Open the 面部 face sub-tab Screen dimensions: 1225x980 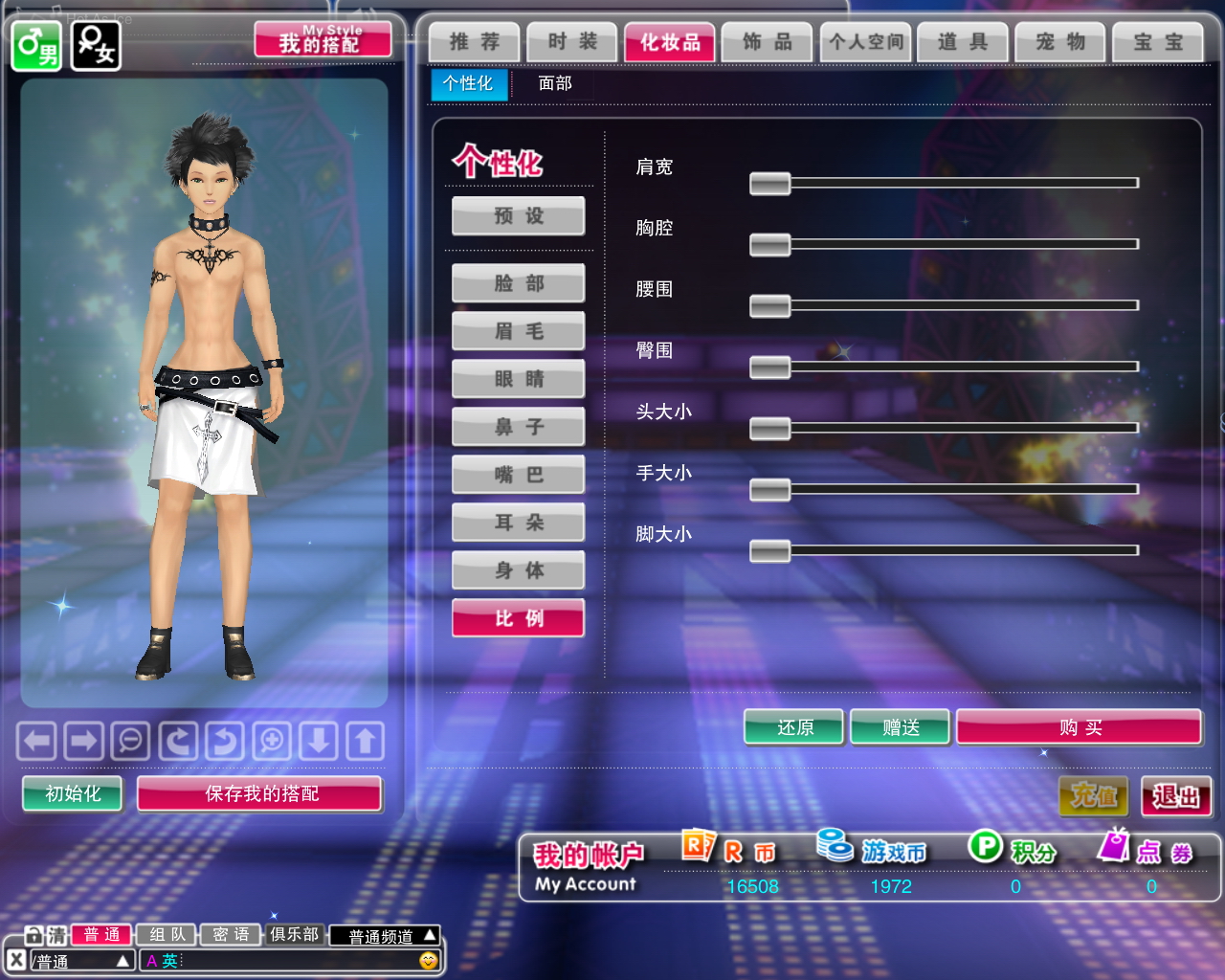coord(555,84)
